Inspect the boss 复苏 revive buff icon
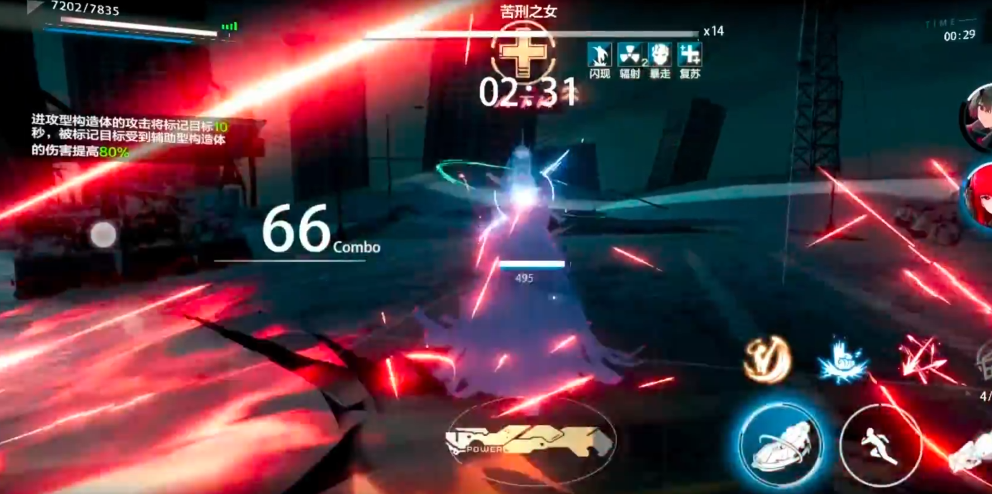992x494 pixels. (x=688, y=54)
